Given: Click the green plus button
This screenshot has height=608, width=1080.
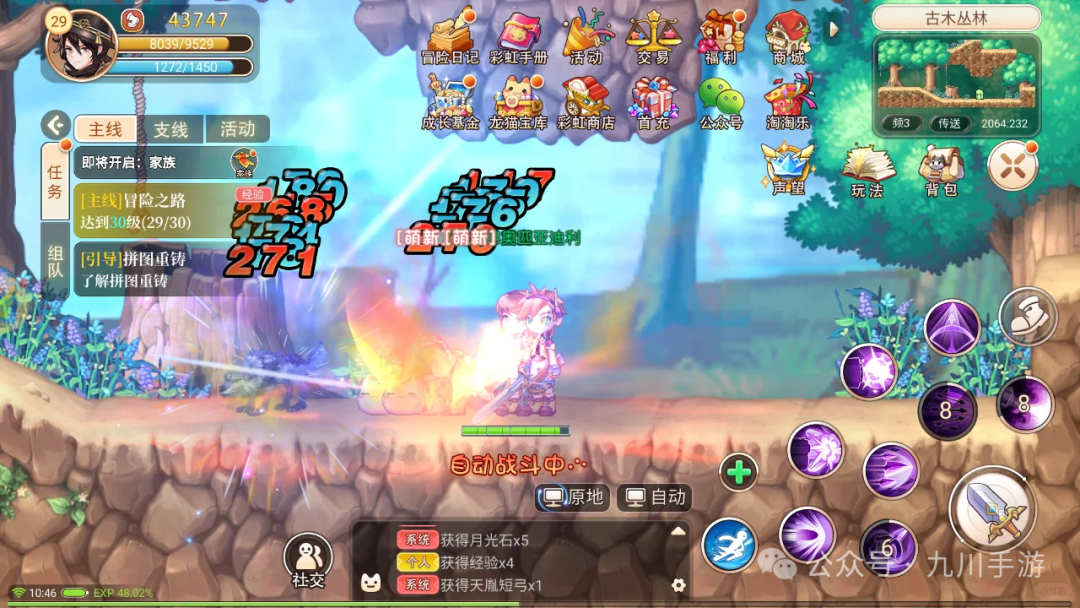Looking at the screenshot, I should point(739,472).
